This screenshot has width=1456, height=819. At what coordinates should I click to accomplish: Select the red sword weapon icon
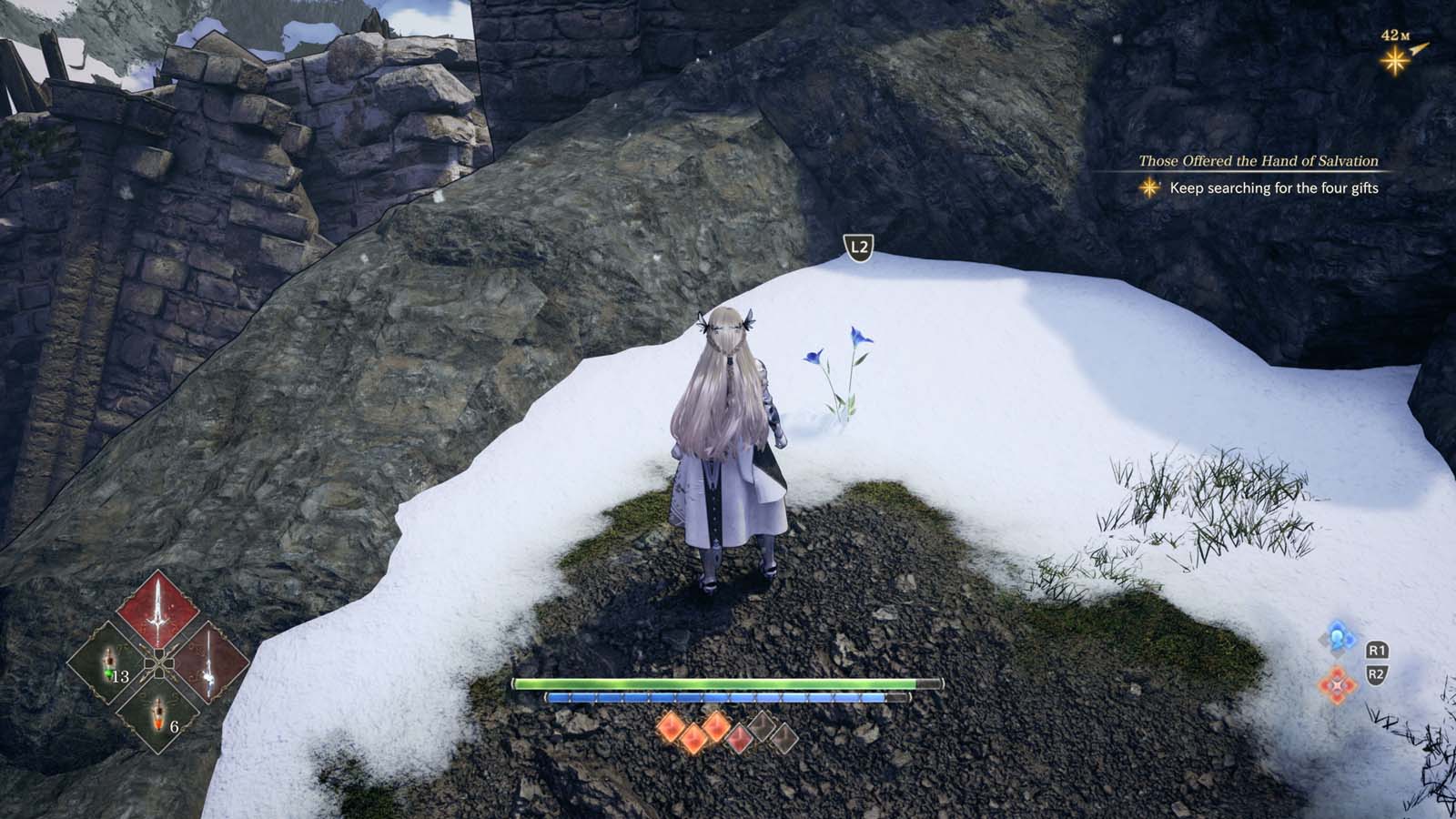click(x=158, y=612)
